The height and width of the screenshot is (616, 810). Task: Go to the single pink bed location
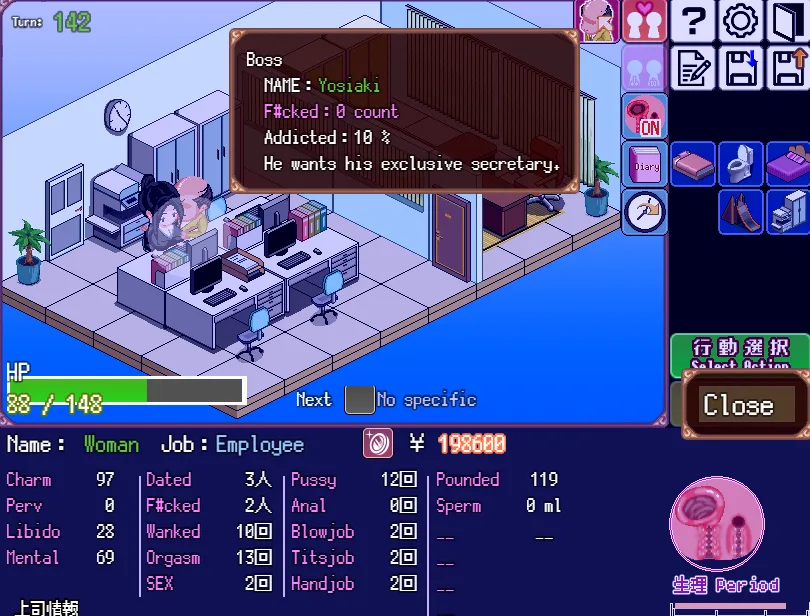[692, 164]
